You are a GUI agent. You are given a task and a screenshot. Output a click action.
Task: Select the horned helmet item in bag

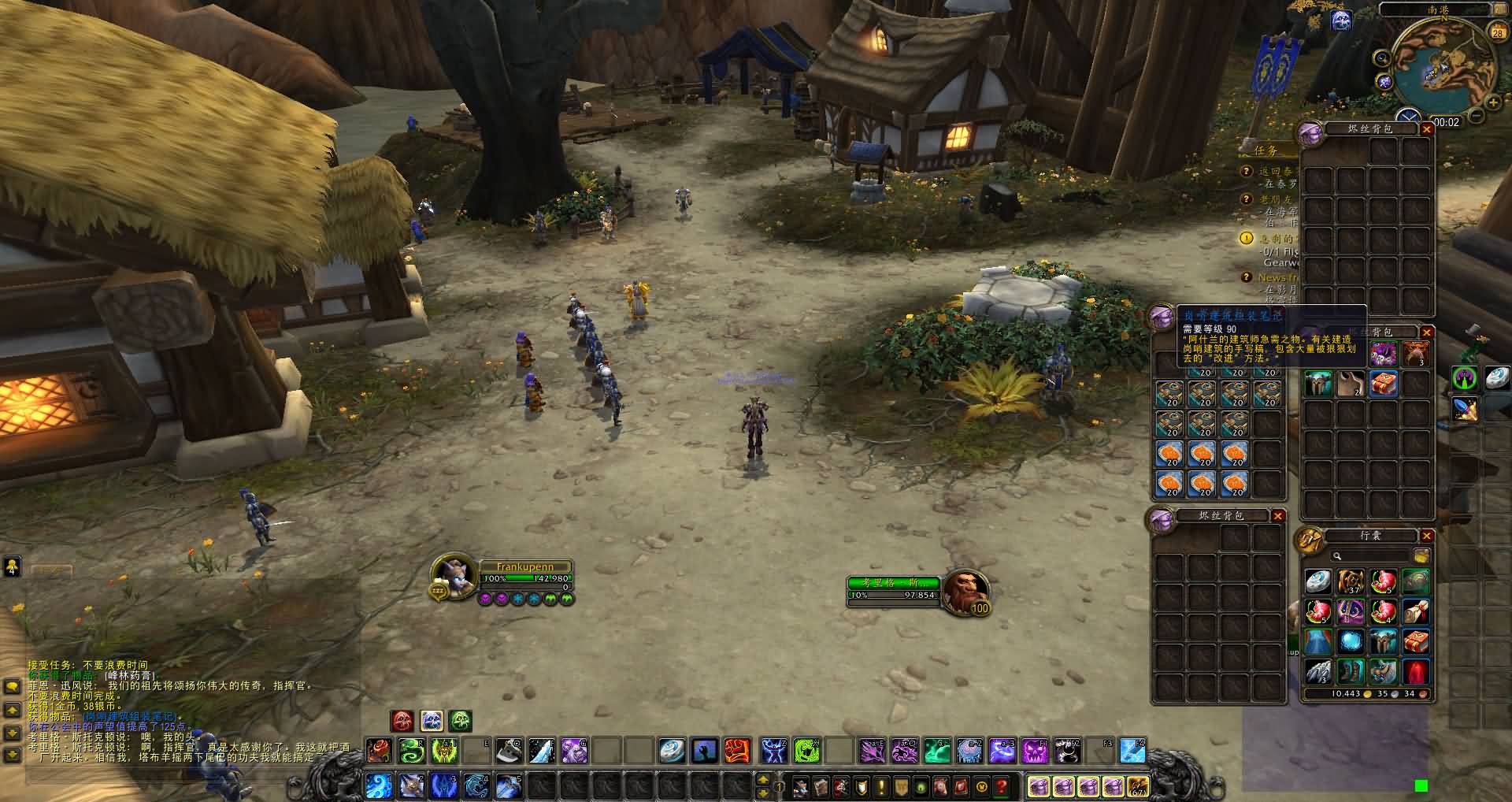pyautogui.click(x=1318, y=384)
